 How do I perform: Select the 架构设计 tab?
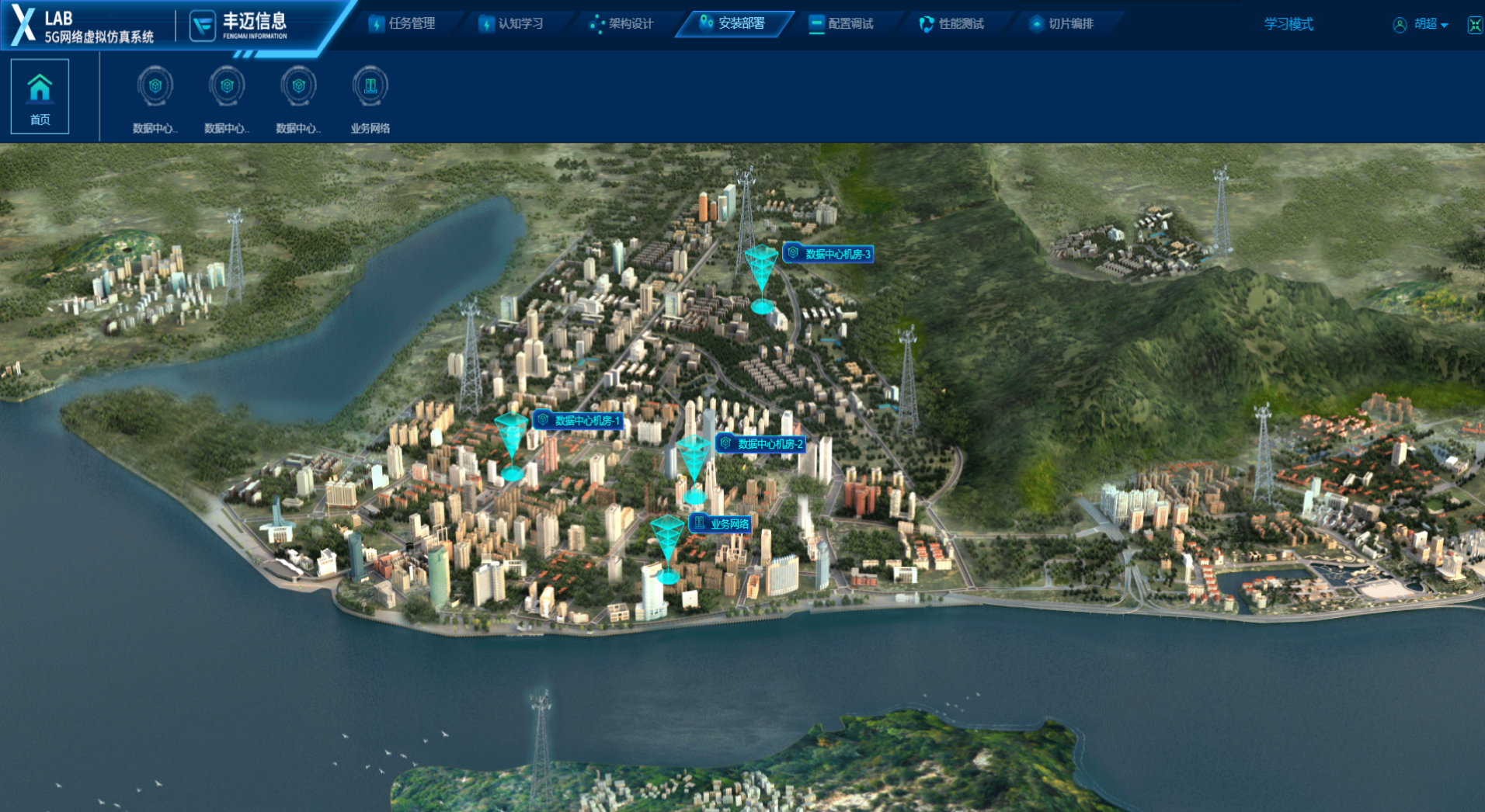(622, 23)
